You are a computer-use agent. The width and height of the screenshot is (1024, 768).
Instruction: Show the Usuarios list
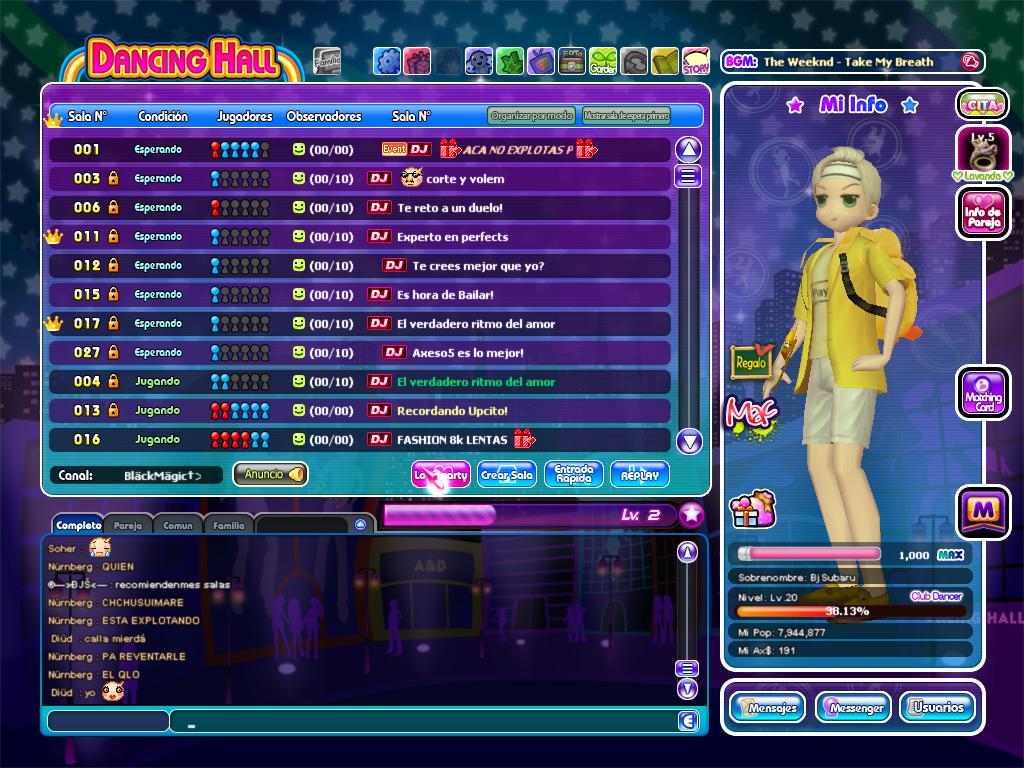tap(937, 707)
